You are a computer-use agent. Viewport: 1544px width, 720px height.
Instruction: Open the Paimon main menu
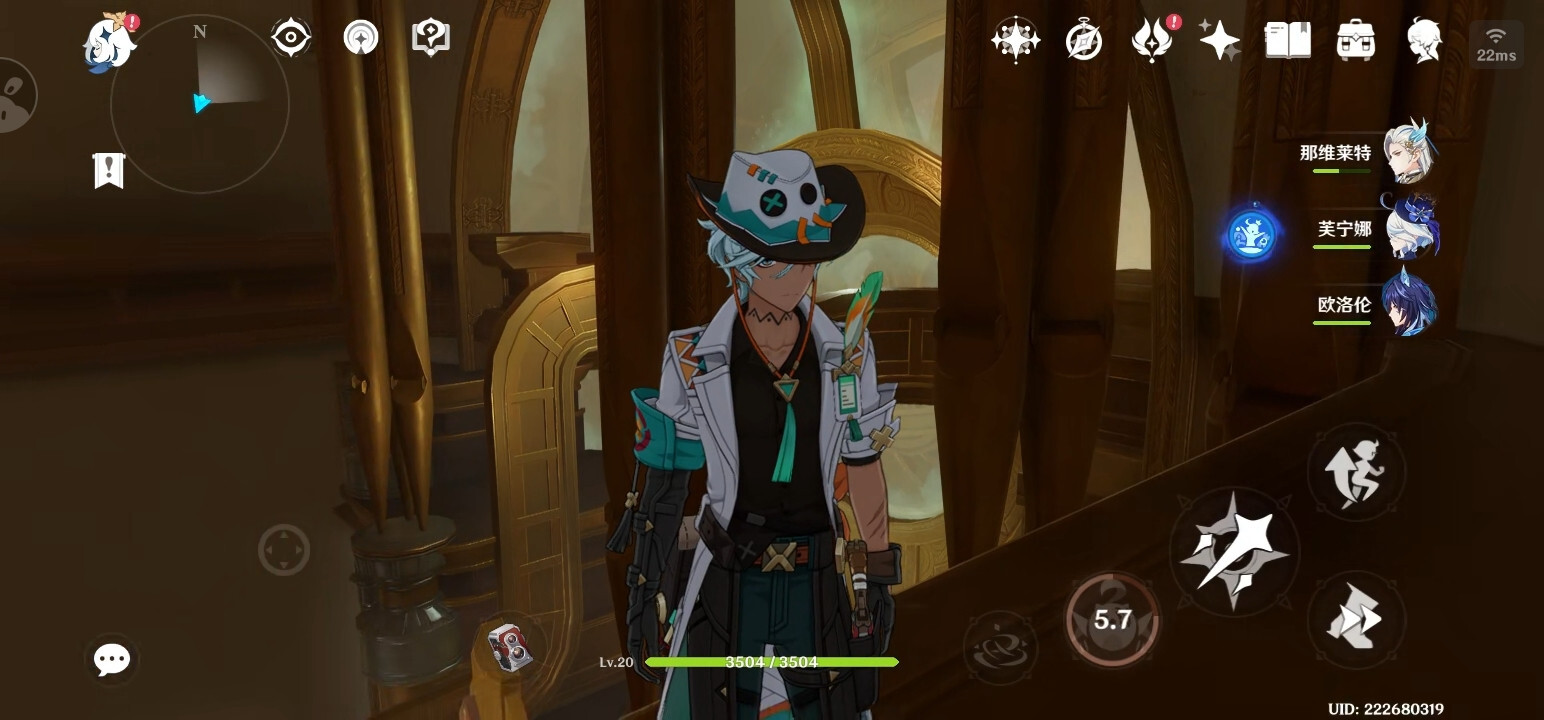[109, 43]
